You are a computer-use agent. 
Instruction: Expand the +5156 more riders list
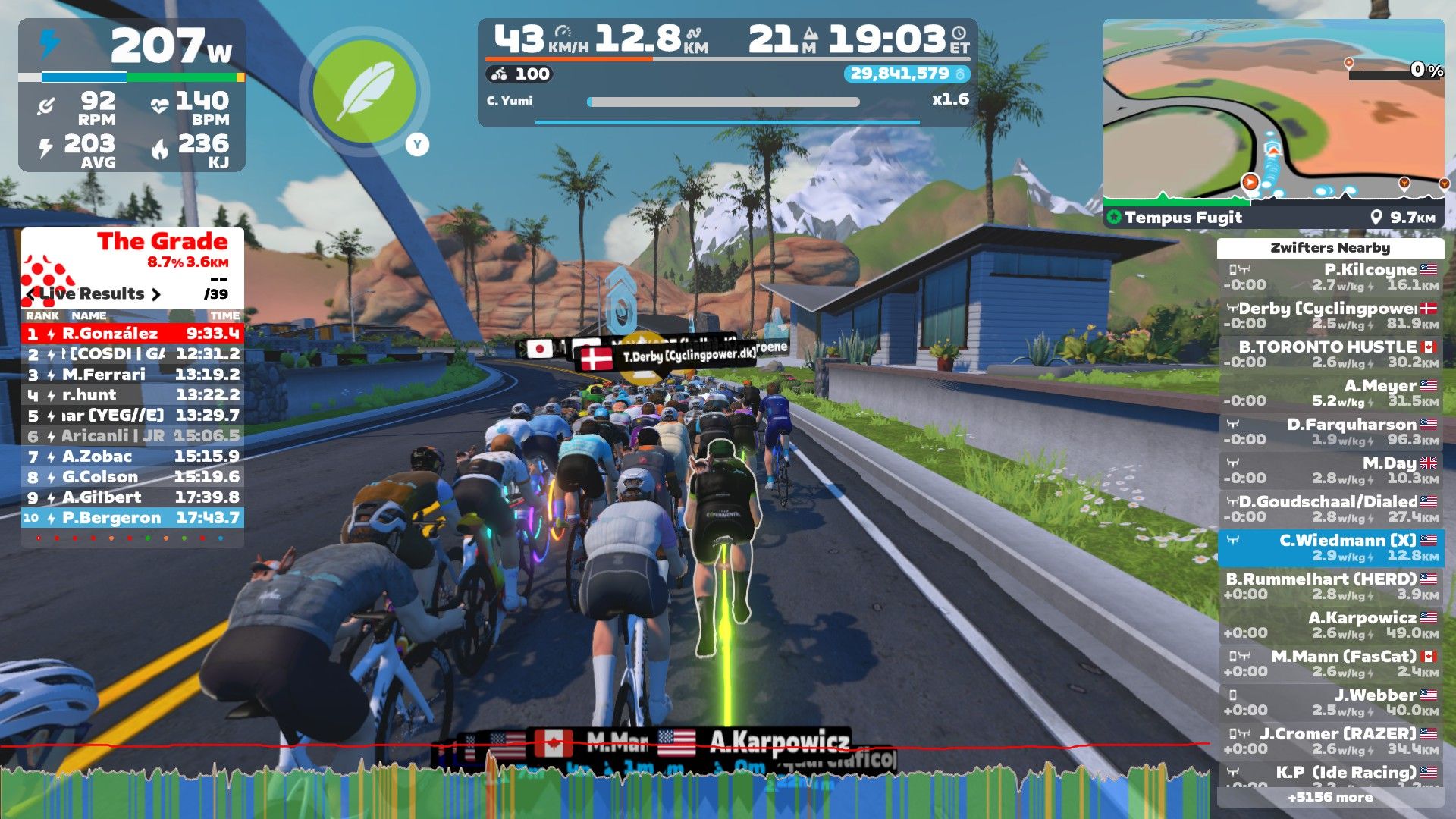click(x=1330, y=798)
